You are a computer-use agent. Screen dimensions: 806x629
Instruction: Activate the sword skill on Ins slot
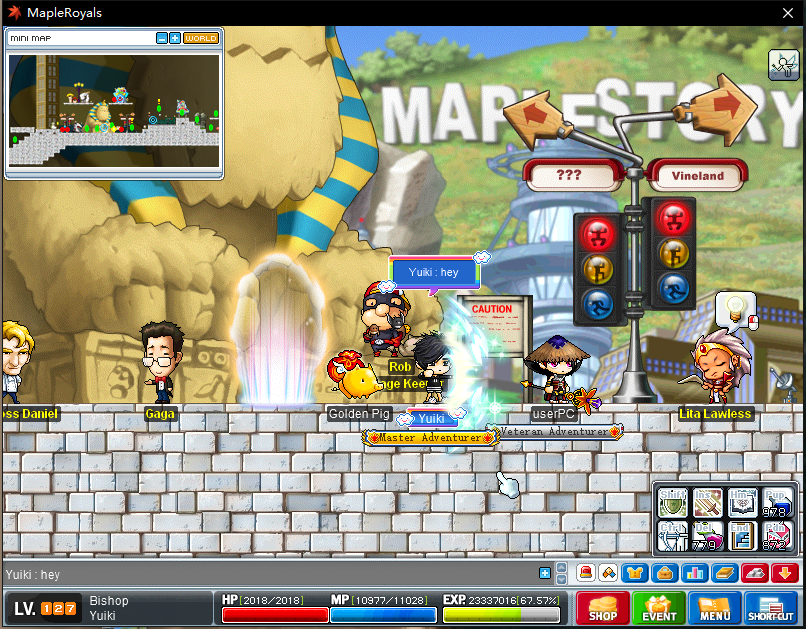[x=706, y=503]
